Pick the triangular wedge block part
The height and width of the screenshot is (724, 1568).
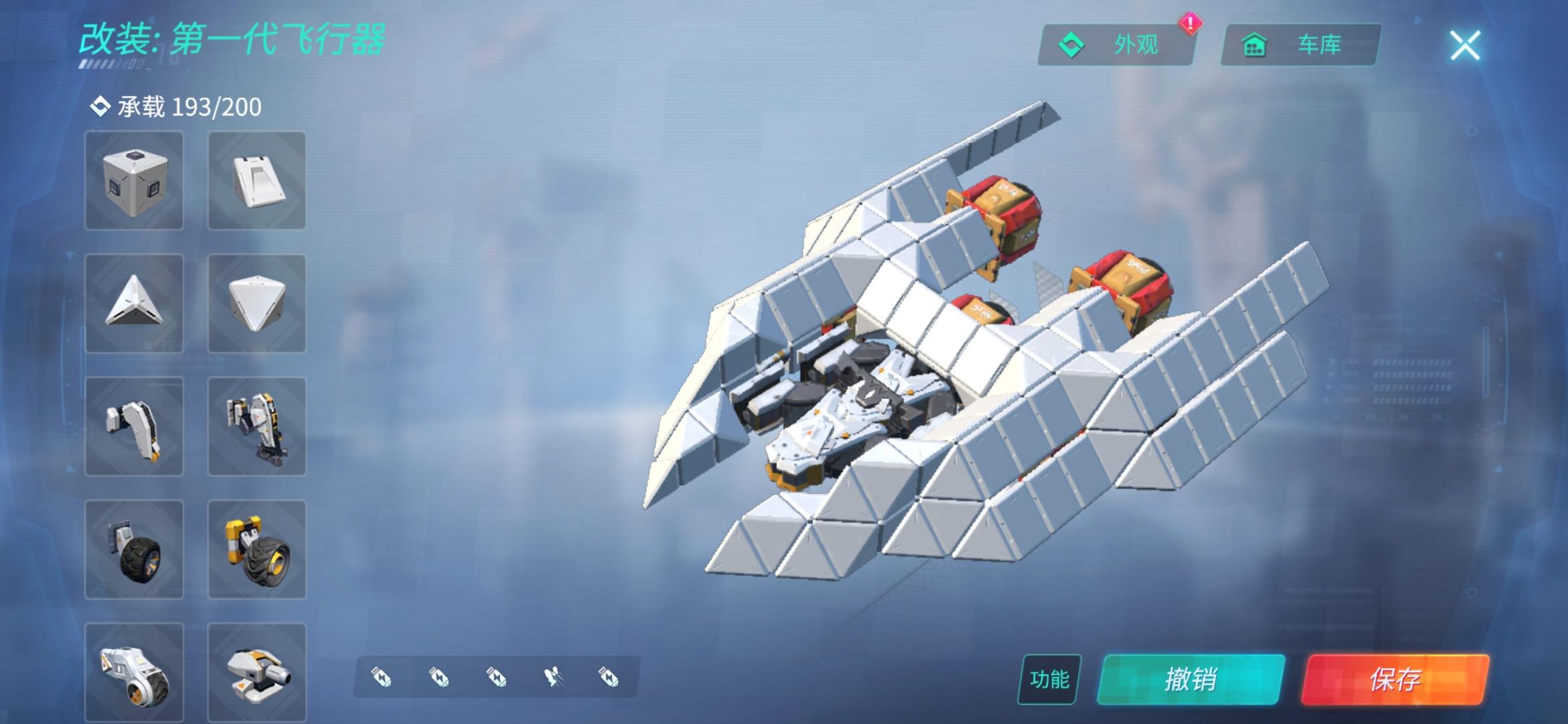134,304
